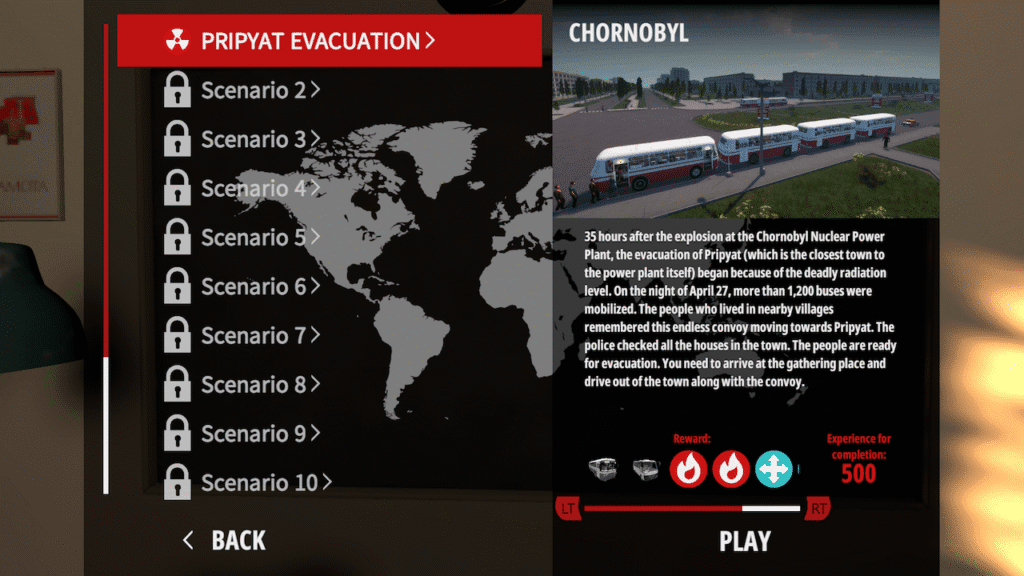This screenshot has height=576, width=1024.
Task: Click the reward page slider bar
Action: pyautogui.click(x=692, y=509)
